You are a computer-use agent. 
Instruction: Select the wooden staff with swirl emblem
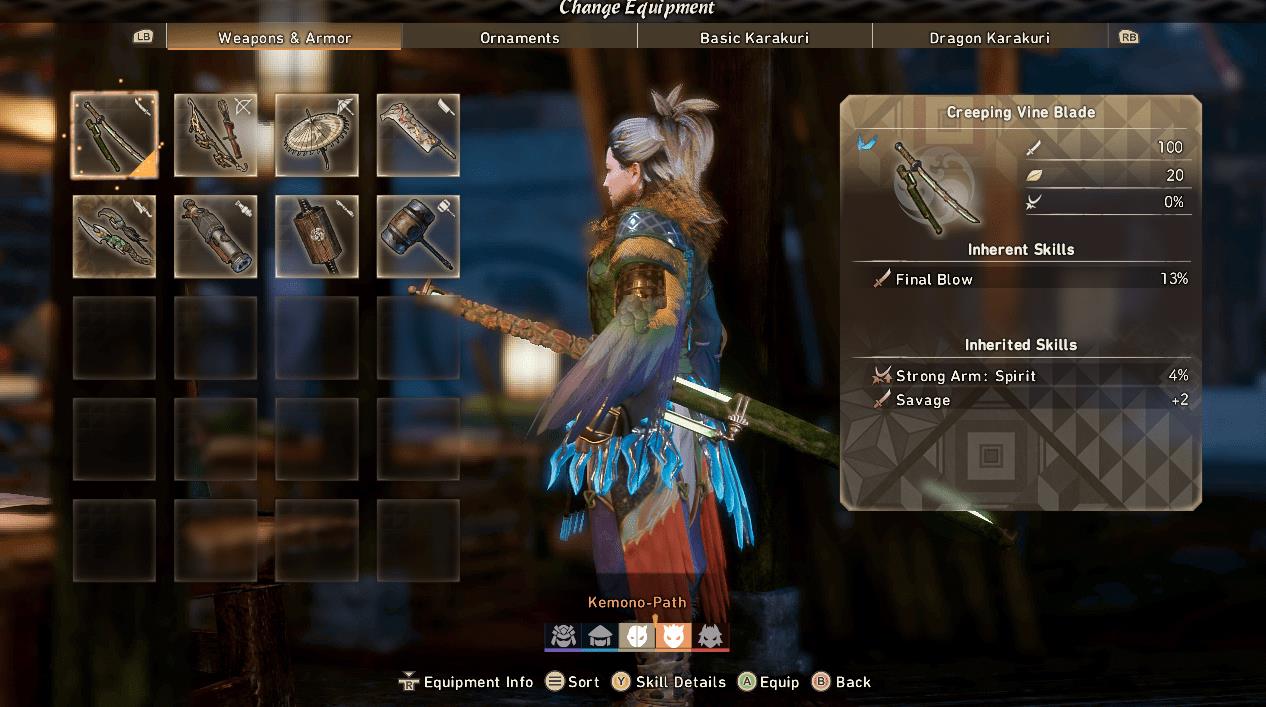click(317, 236)
